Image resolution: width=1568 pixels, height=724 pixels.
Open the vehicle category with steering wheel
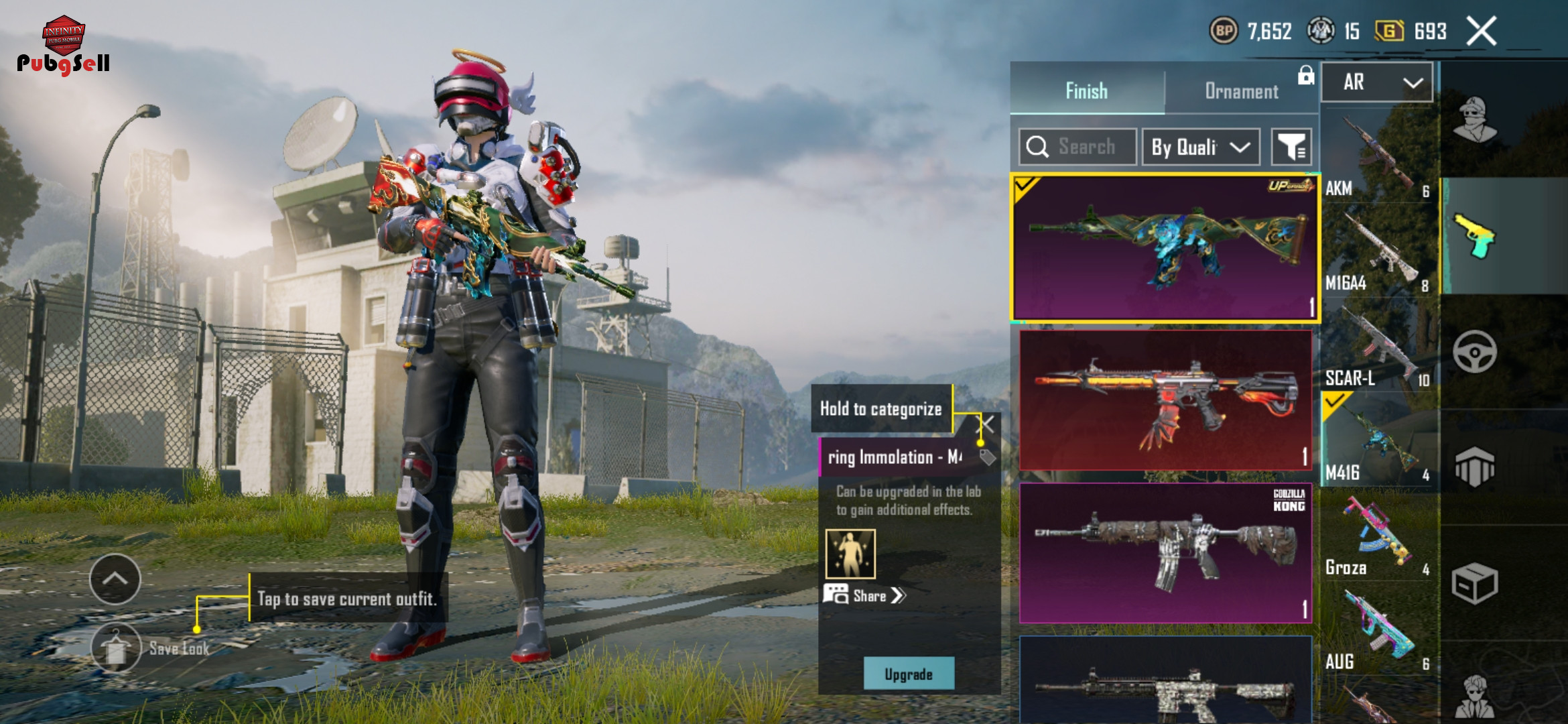[1474, 351]
